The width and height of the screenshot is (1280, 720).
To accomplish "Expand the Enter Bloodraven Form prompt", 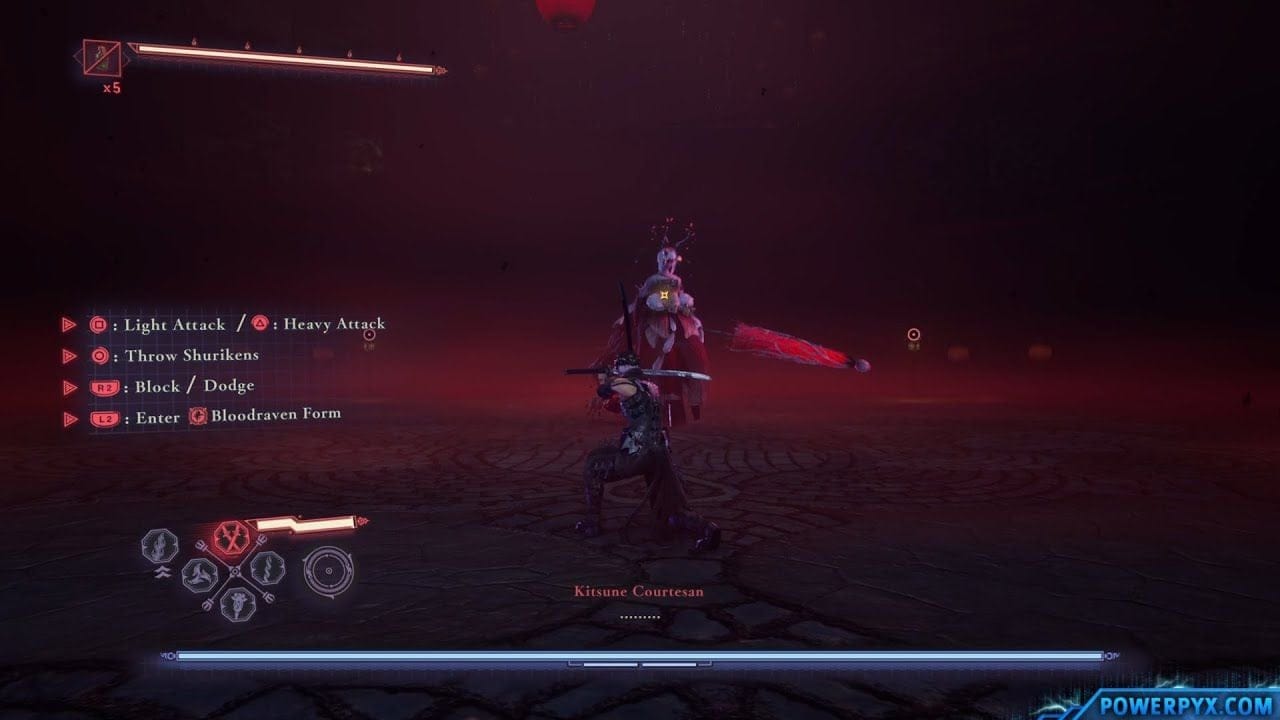I will tap(70, 418).
